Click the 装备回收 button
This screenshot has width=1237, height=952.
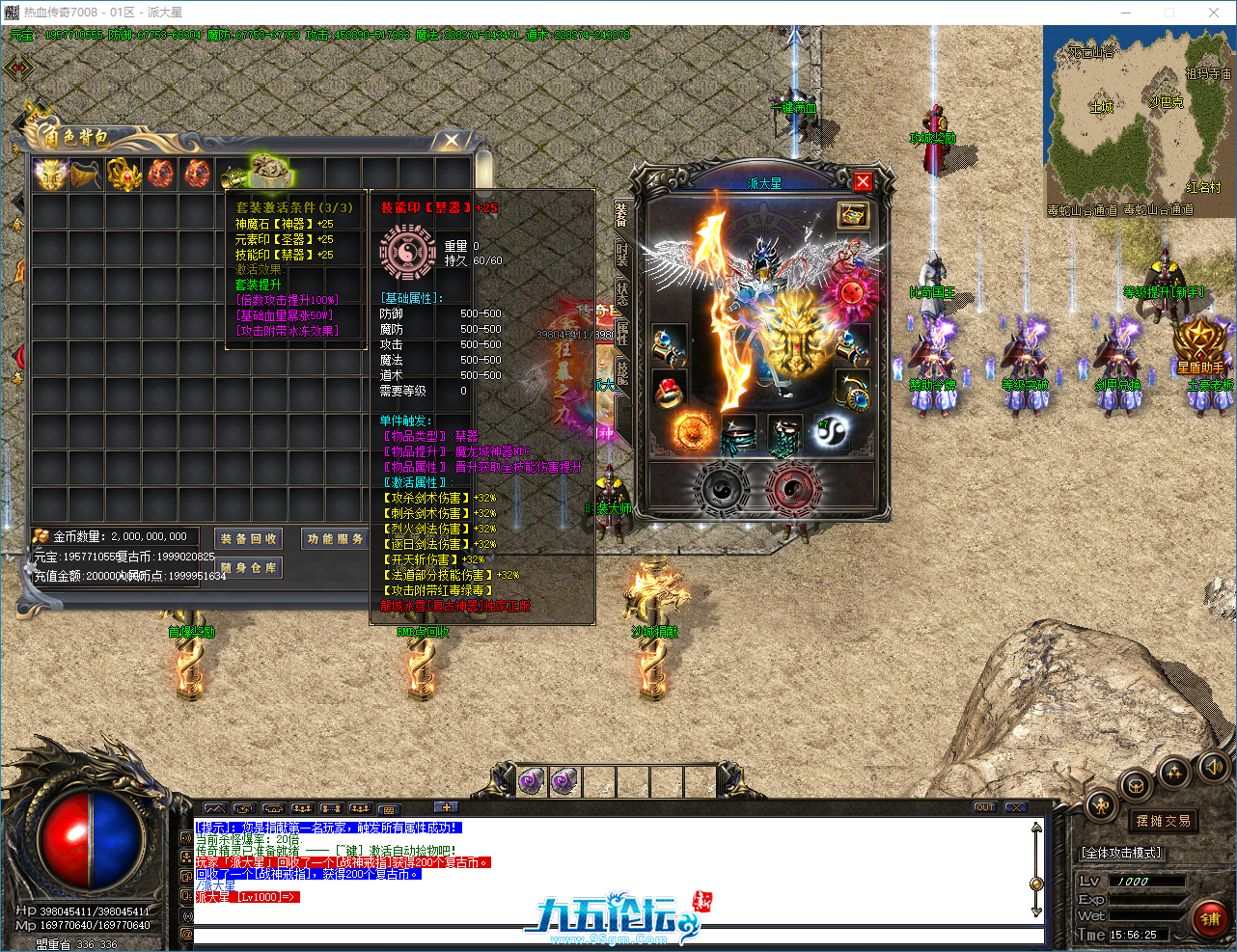248,539
